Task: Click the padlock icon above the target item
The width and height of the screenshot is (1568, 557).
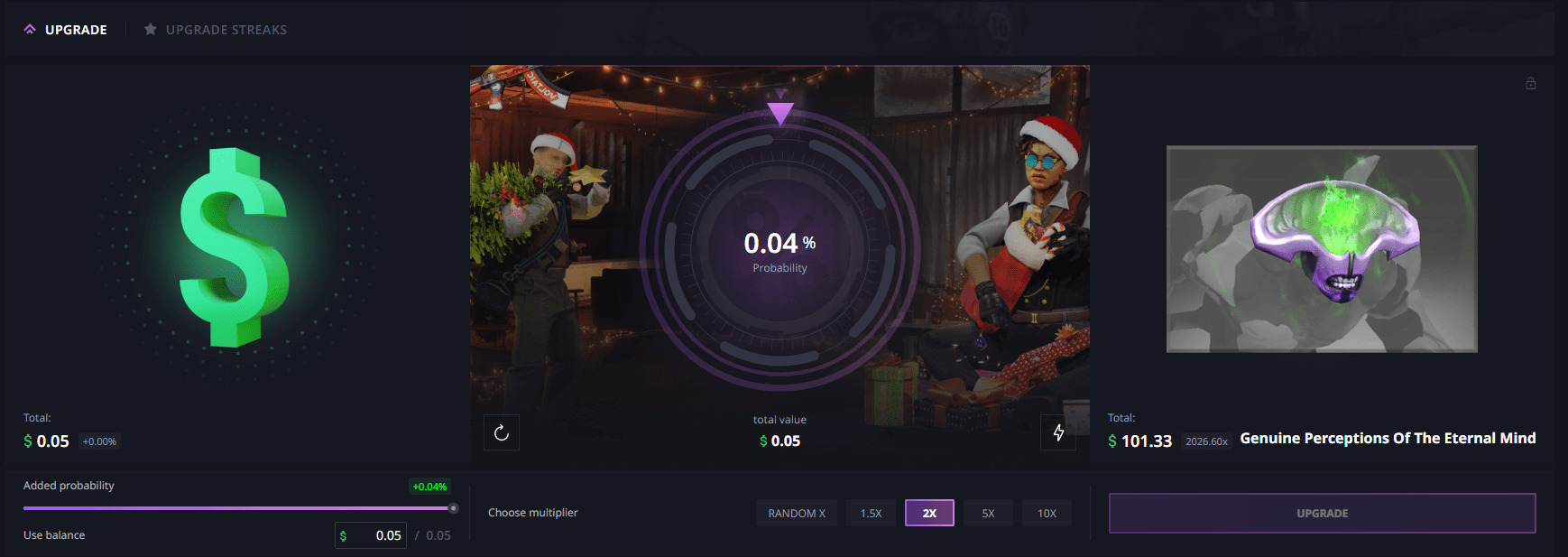Action: 1531,83
